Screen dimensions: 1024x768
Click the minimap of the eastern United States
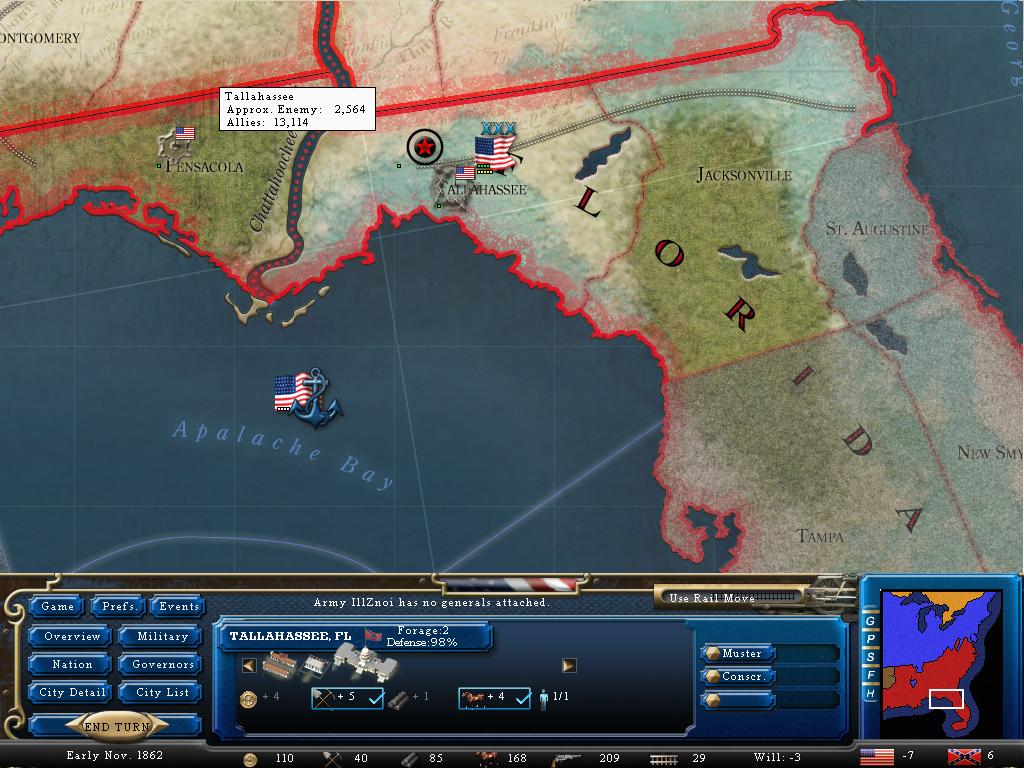tap(940, 660)
